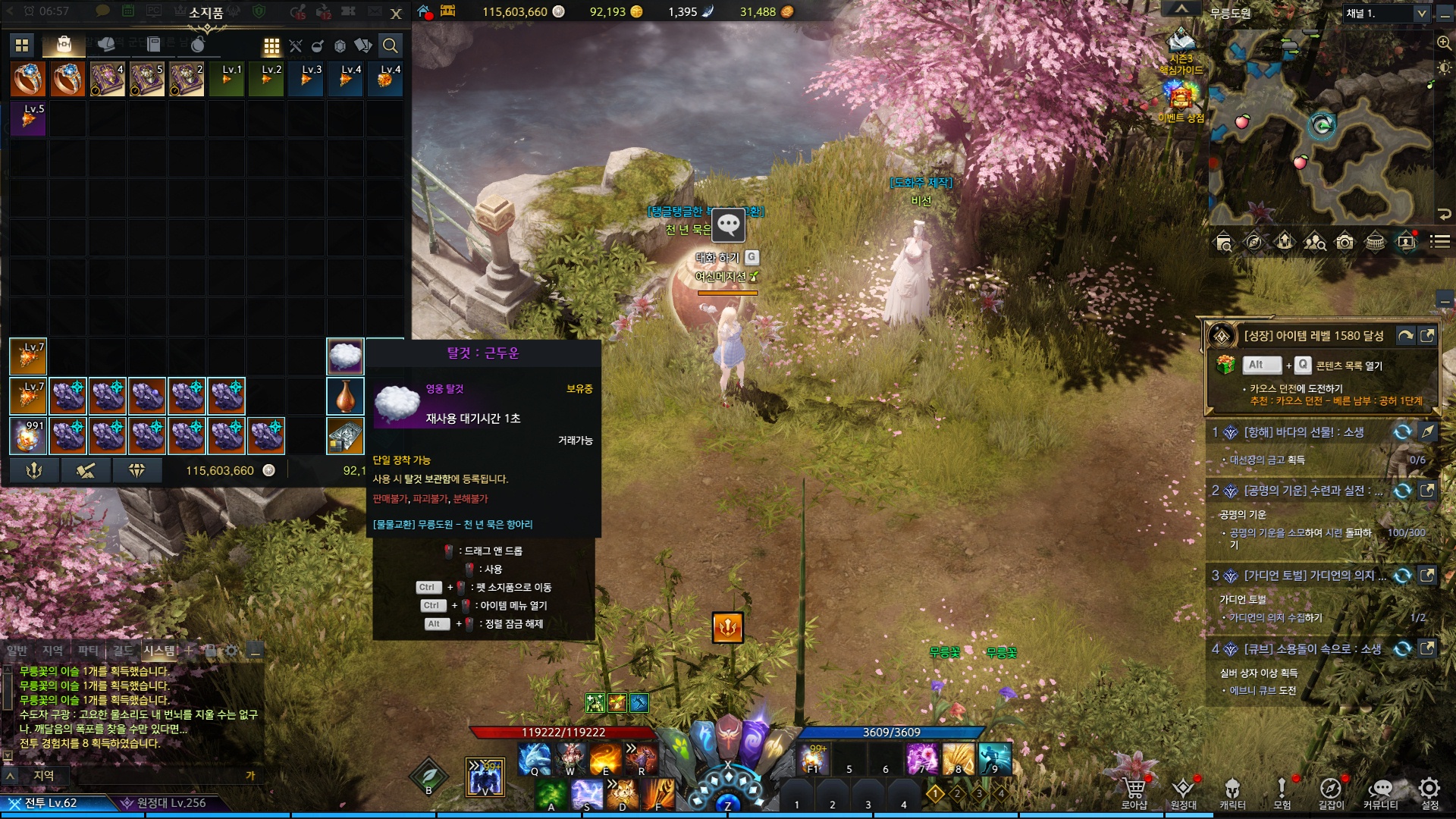
Task: Open the Character menu
Action: point(1232,791)
